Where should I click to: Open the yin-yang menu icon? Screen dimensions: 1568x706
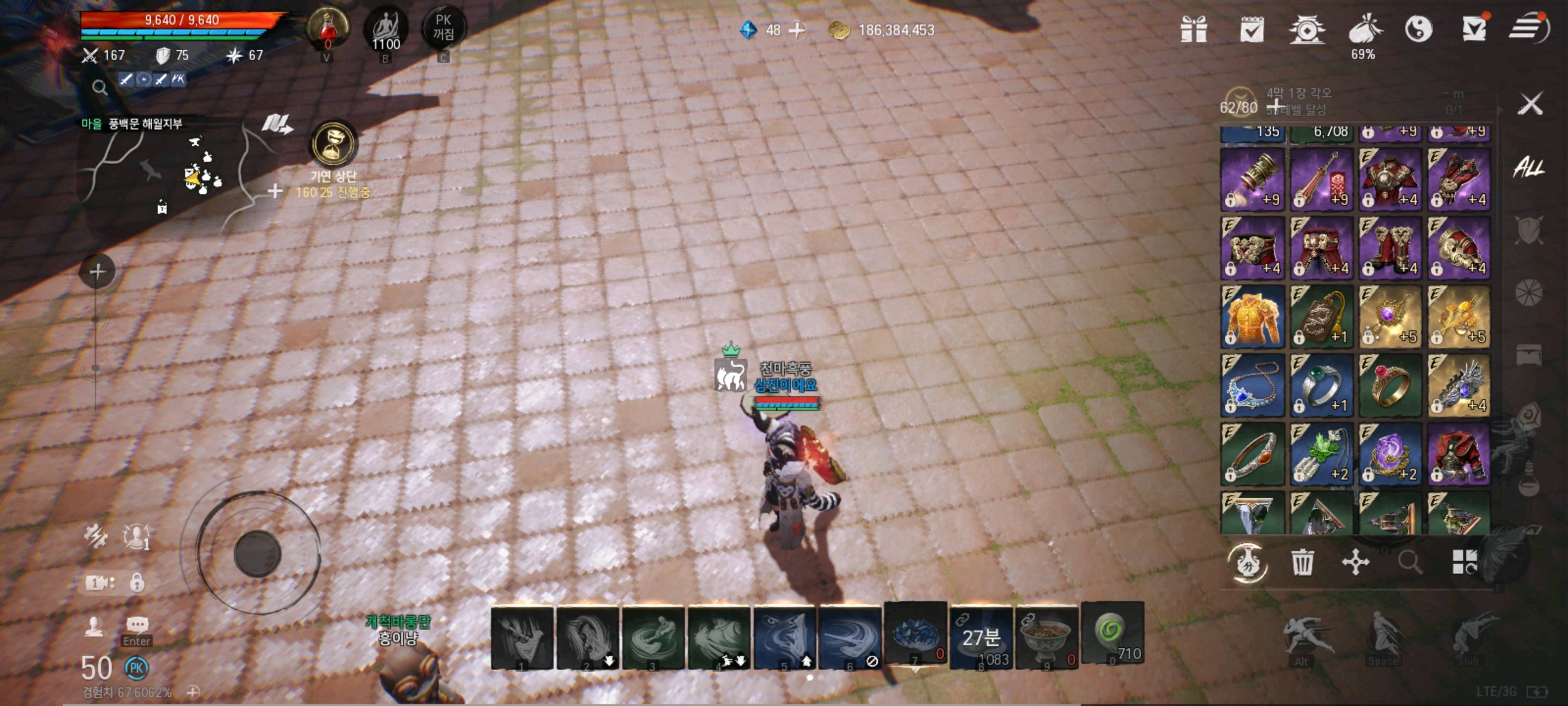1418,28
